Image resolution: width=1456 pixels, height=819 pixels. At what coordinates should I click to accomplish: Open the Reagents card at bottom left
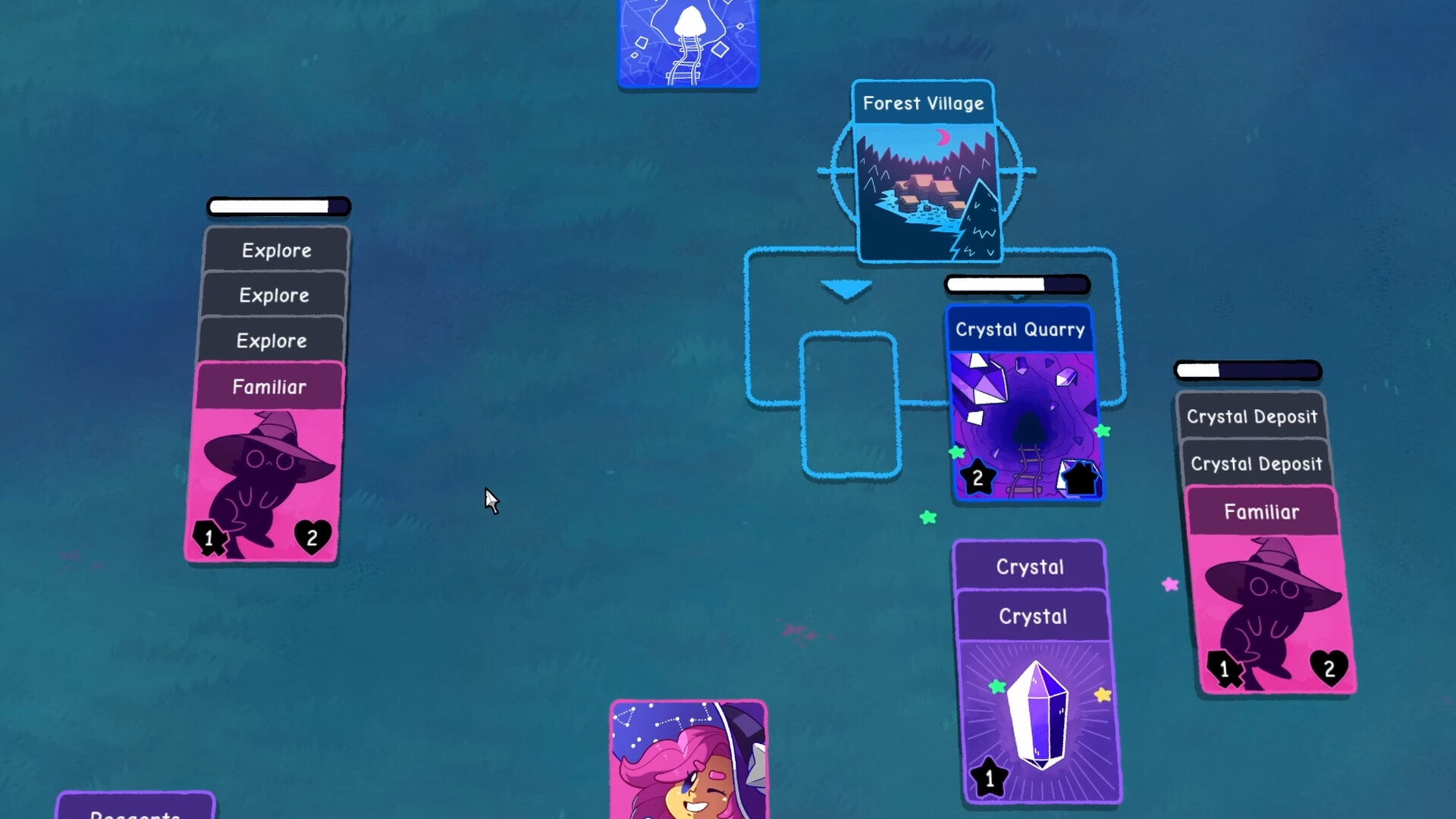click(135, 808)
